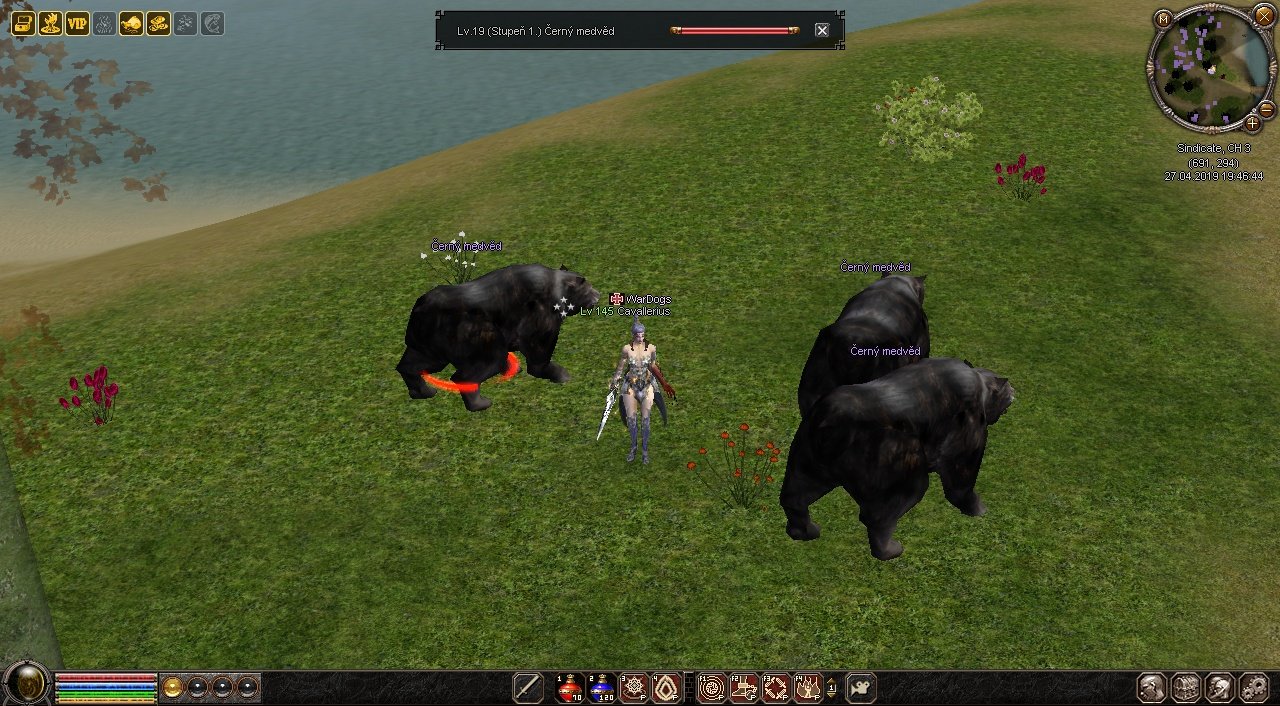The width and height of the screenshot is (1280, 706).
Task: Open the gold coins bonus icon
Action: click(x=158, y=23)
